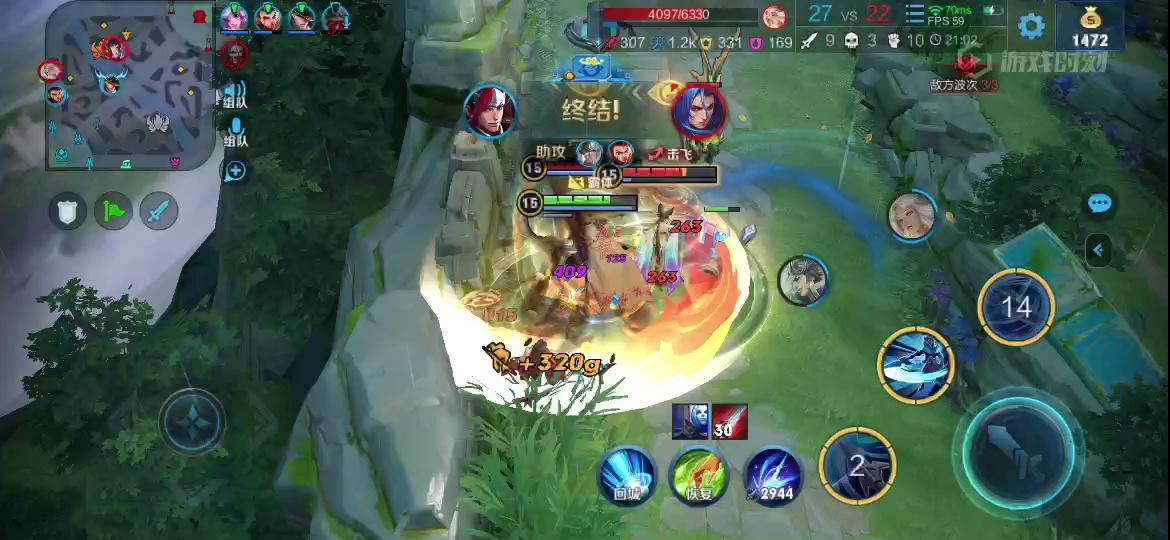Screen dimensions: 1170x540
Task: Click the battlefield minimap
Action: click(x=129, y=84)
